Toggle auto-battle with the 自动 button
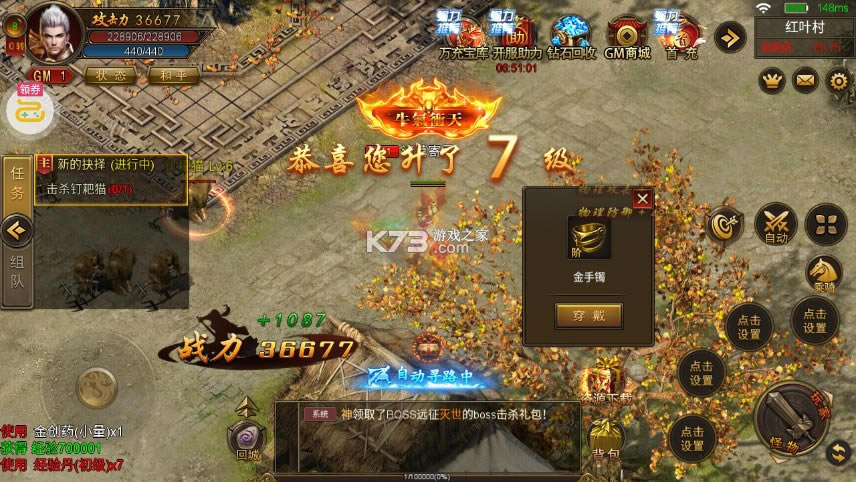Image resolution: width=856 pixels, height=482 pixels. tap(776, 224)
